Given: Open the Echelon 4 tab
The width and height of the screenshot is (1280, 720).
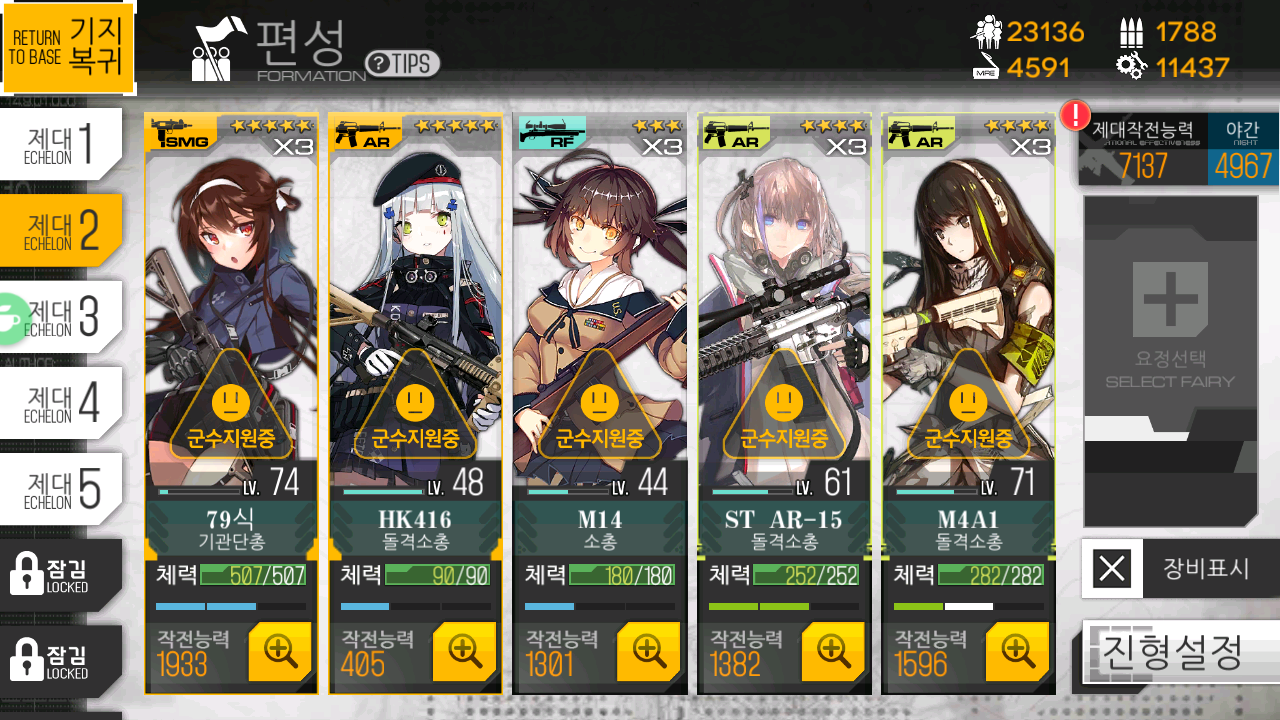Looking at the screenshot, I should click(61, 402).
